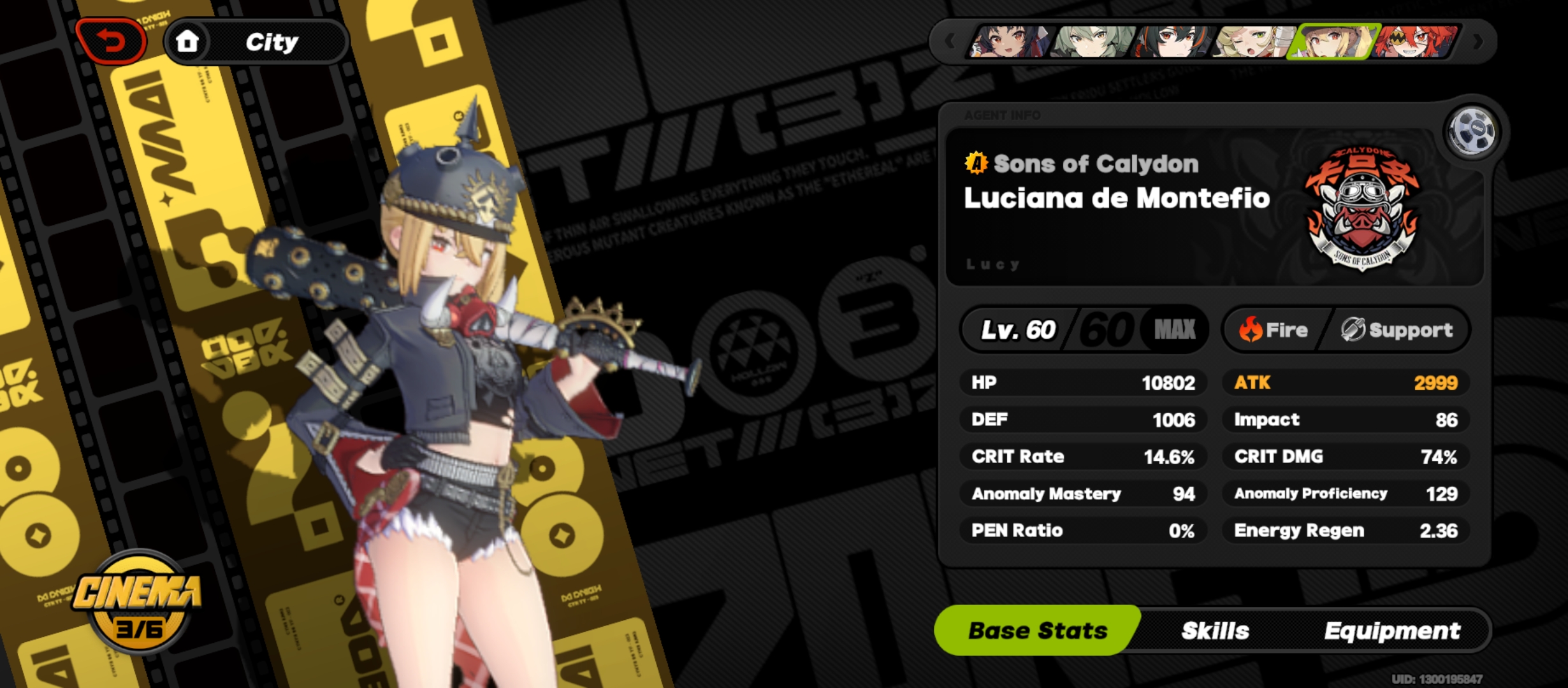This screenshot has height=688, width=1568.
Task: Click the red back arrow
Action: [112, 39]
